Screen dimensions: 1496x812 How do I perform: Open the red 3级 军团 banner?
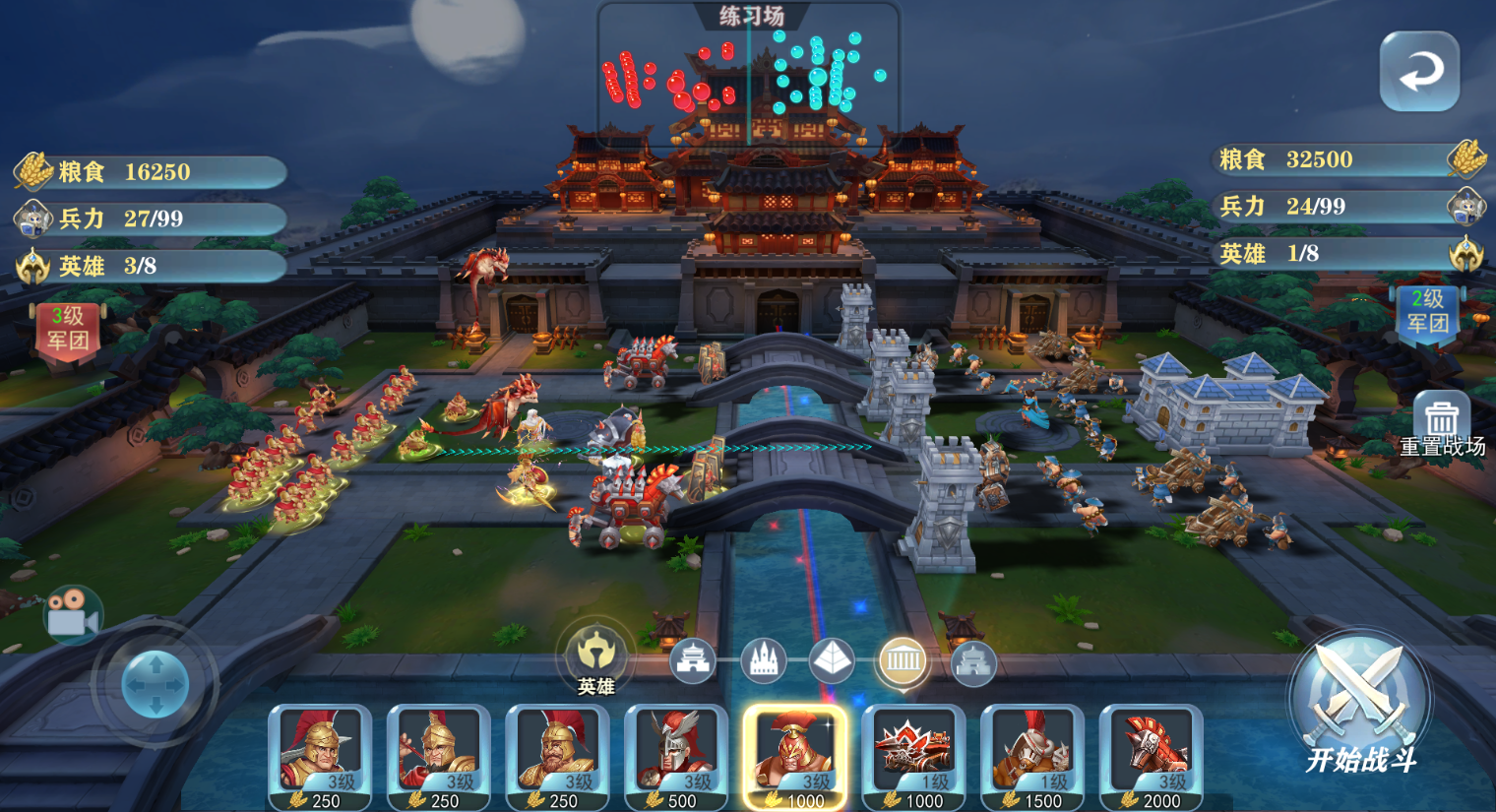click(68, 330)
